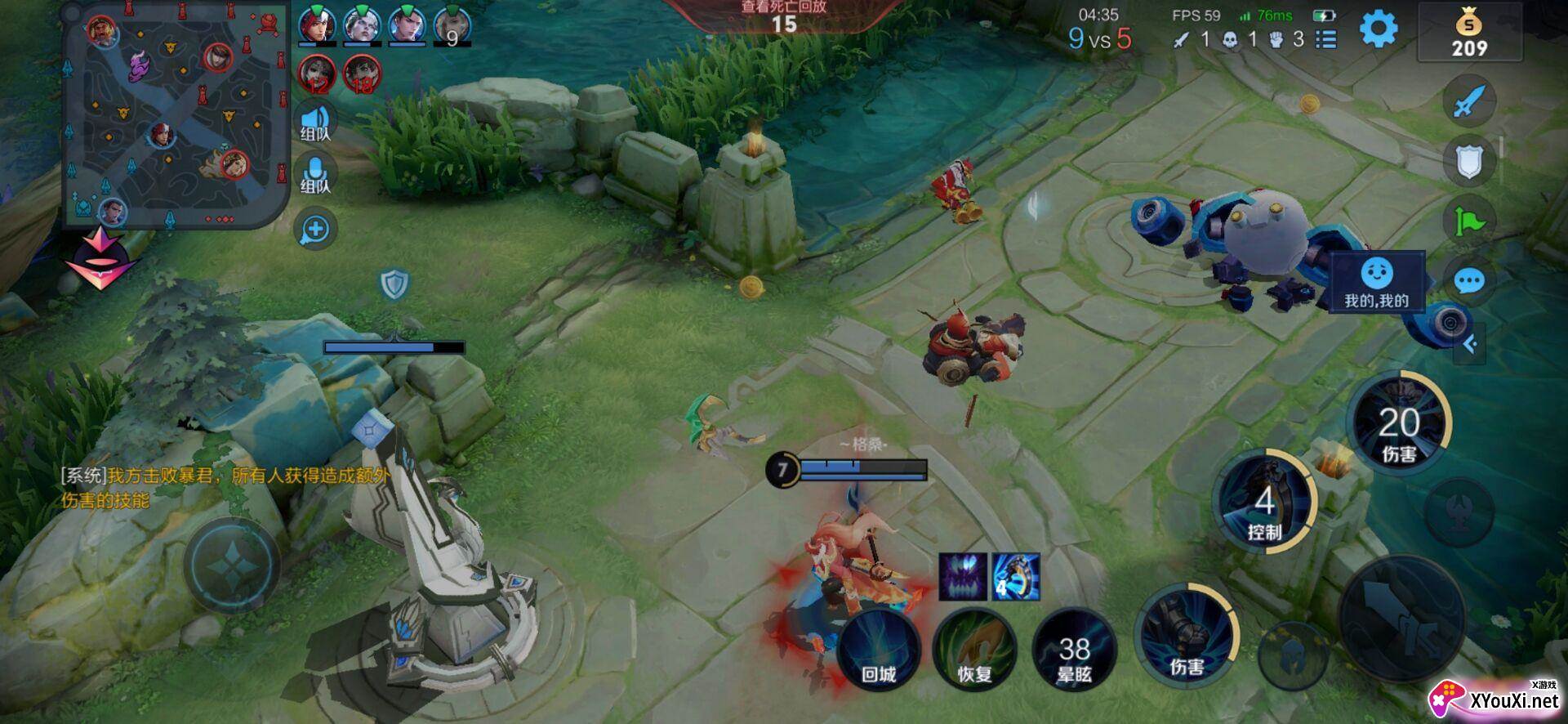This screenshot has width=1568, height=724.
Task: Cast the 控制 control skill
Action: click(1264, 502)
